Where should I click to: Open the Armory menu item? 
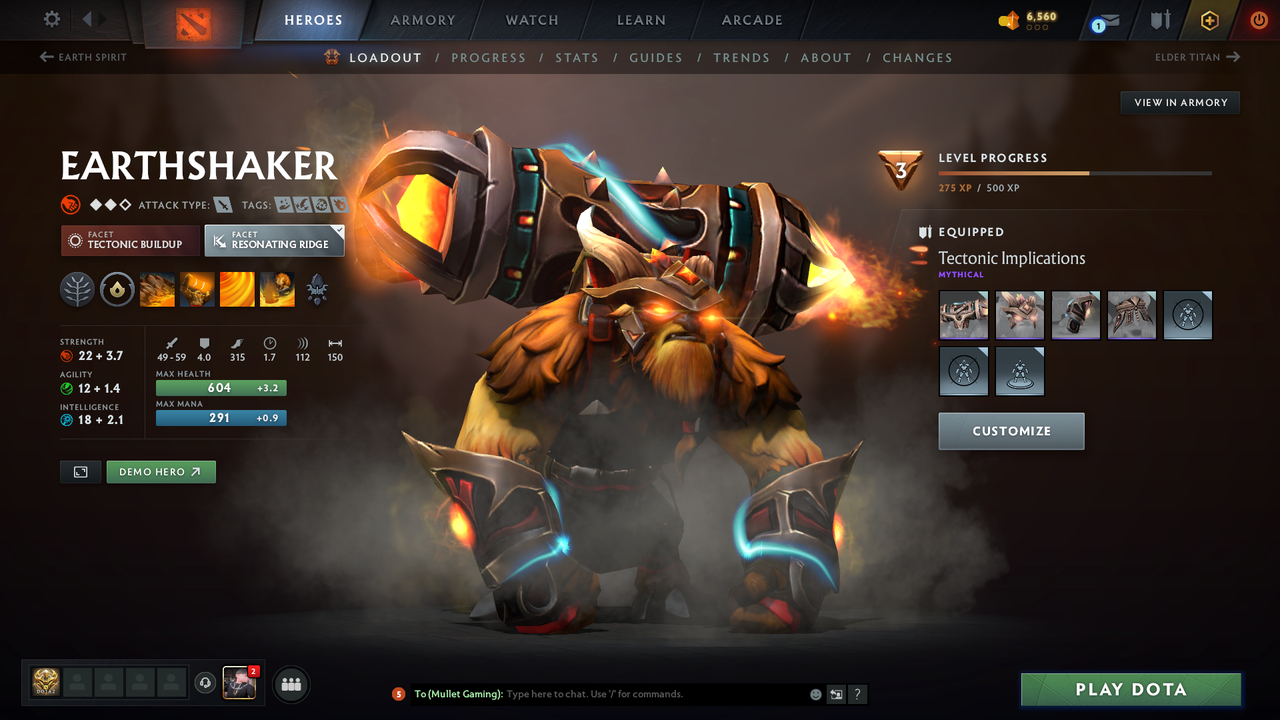point(421,19)
